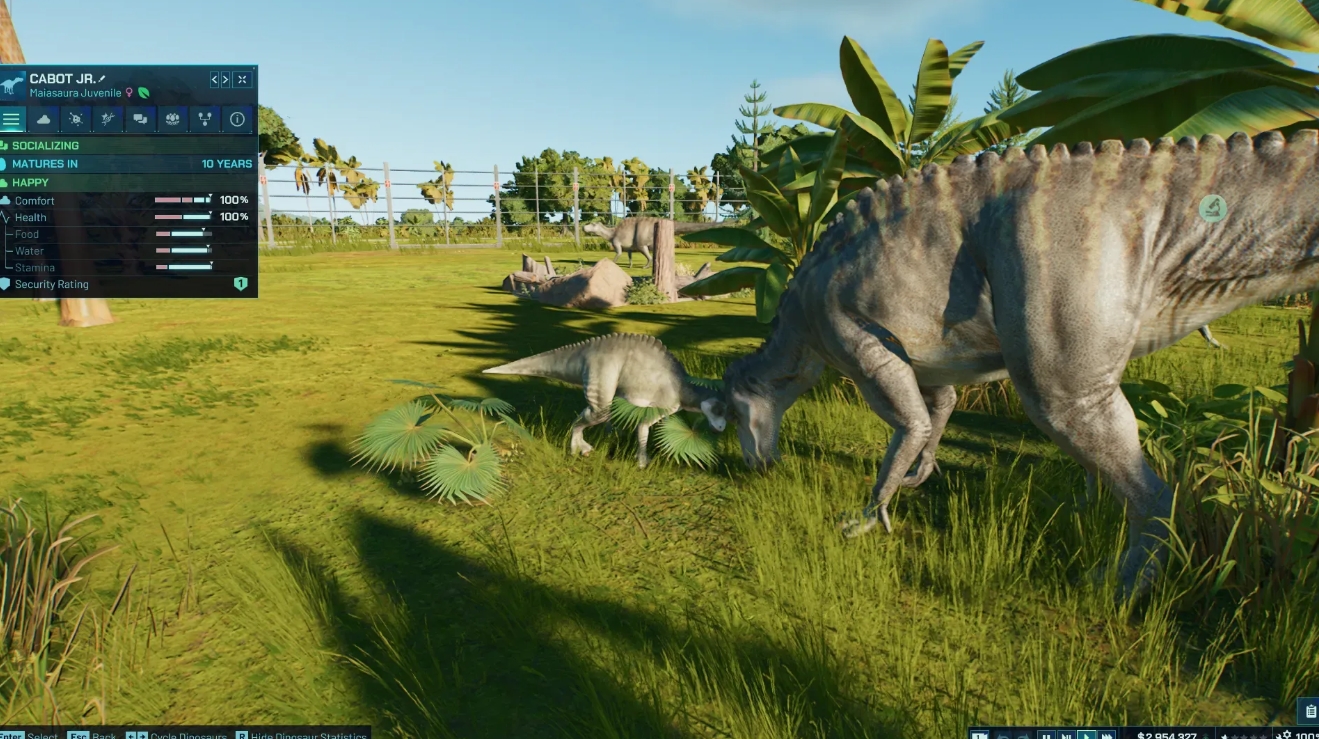Pause the game simulation
1319x739 pixels.
pos(1046,733)
